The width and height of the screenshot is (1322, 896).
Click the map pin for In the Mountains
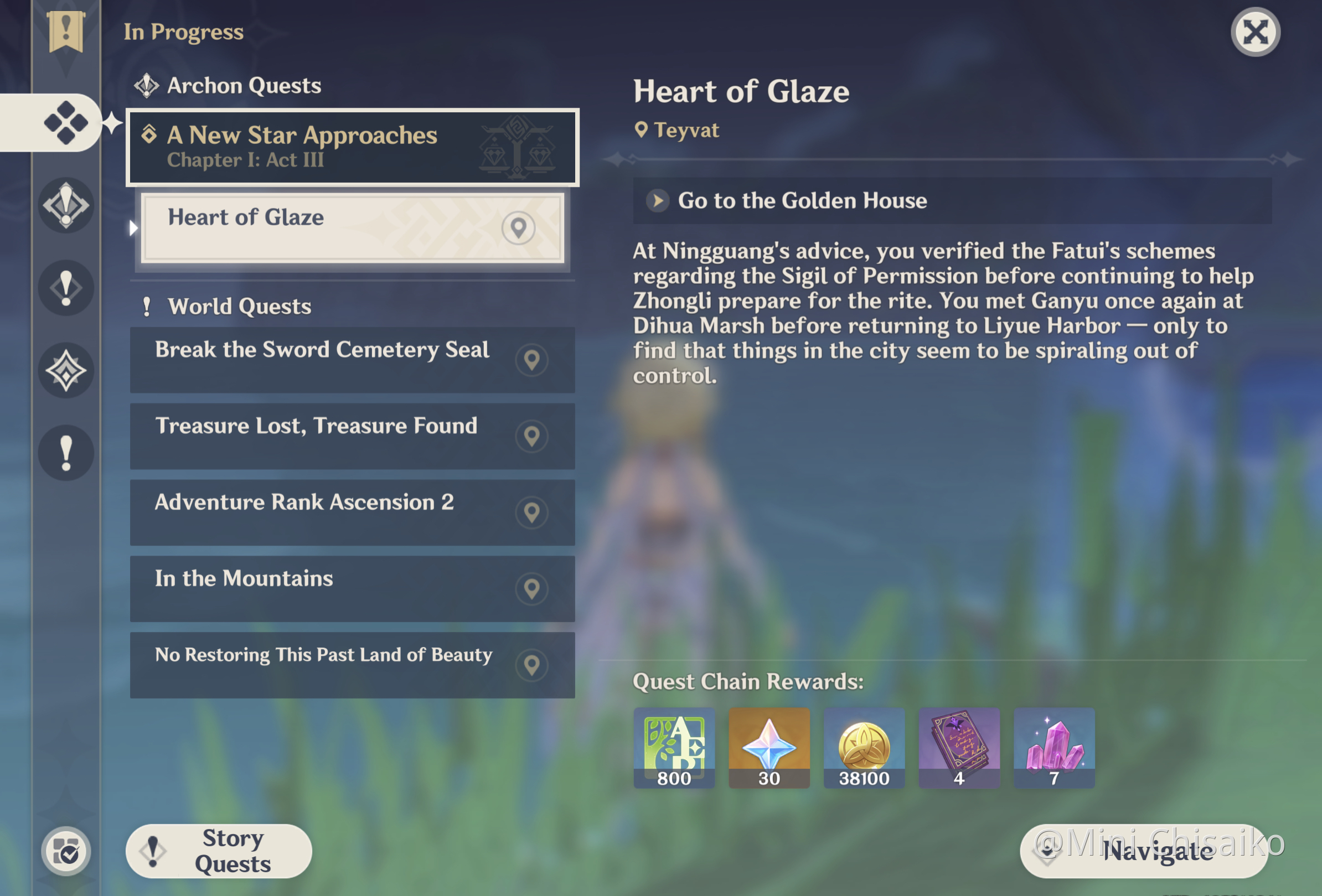click(x=532, y=589)
